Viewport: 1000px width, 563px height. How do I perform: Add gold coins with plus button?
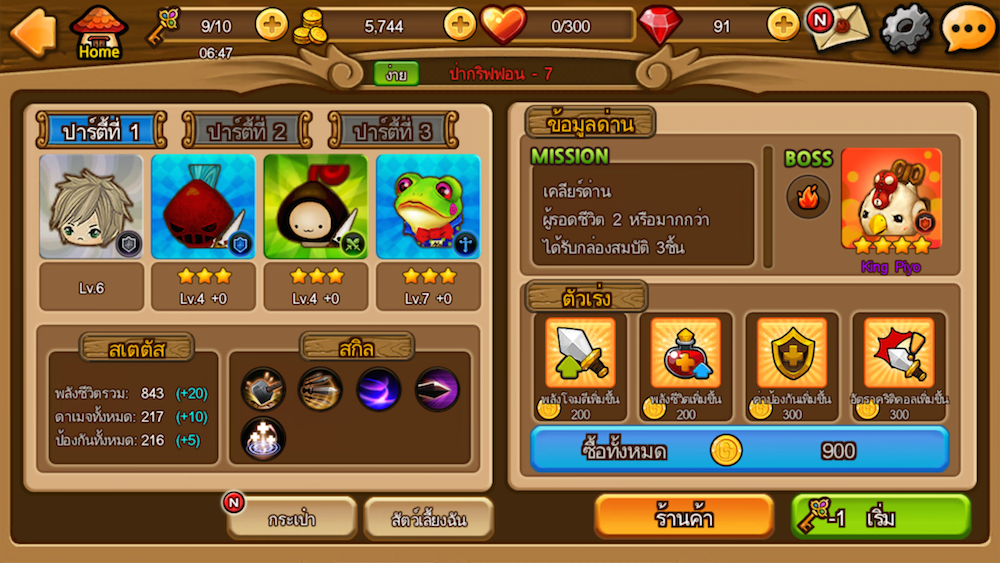(460, 24)
